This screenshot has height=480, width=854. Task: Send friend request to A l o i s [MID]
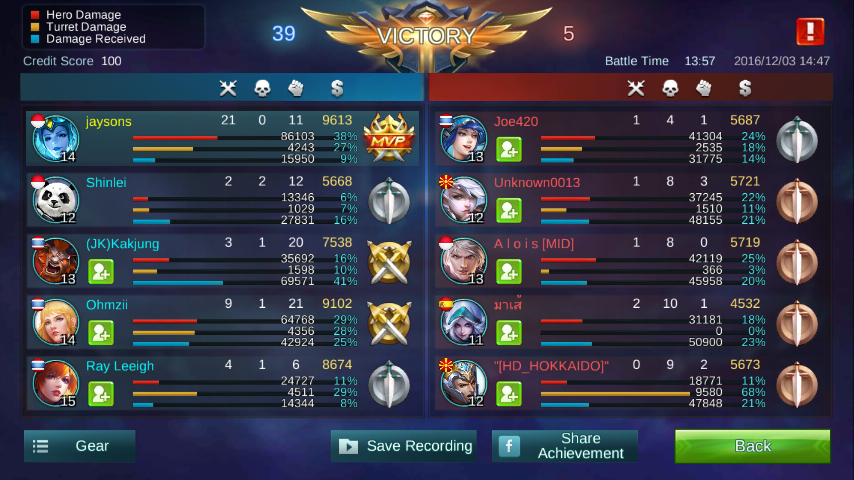(x=509, y=271)
